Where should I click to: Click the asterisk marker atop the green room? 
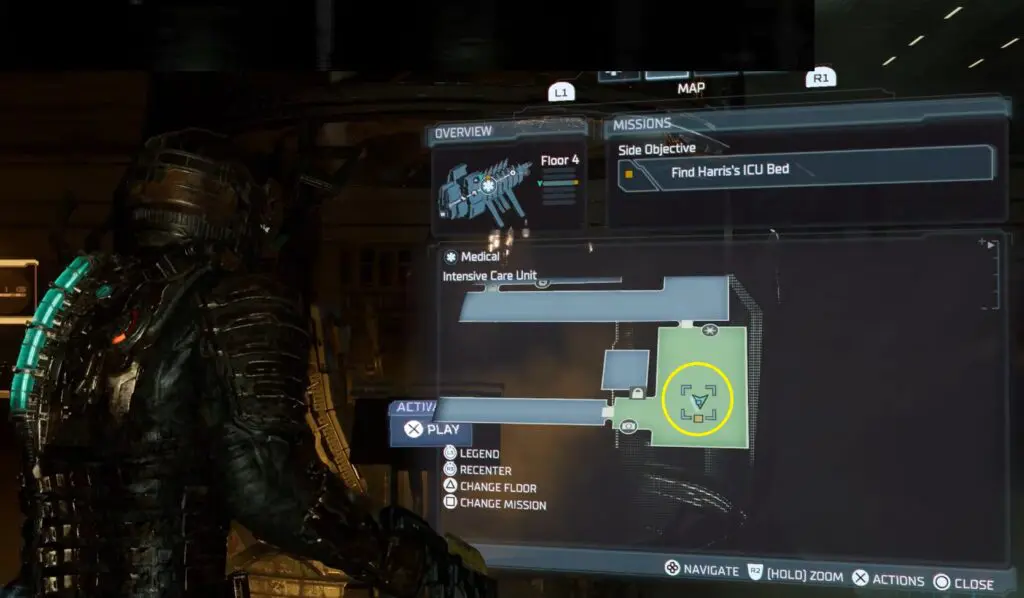(711, 329)
